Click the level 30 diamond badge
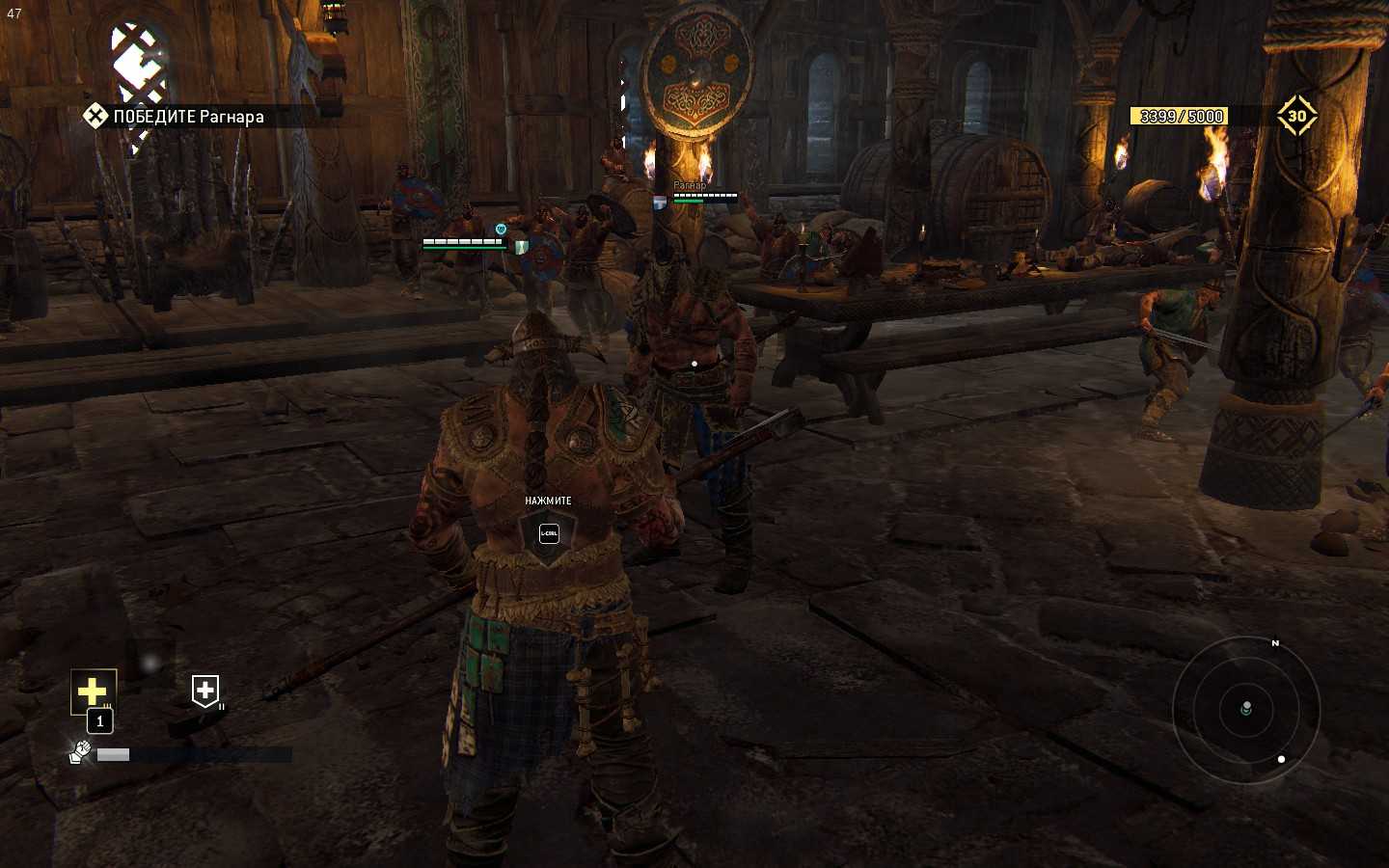This screenshot has height=868, width=1389. click(x=1296, y=117)
